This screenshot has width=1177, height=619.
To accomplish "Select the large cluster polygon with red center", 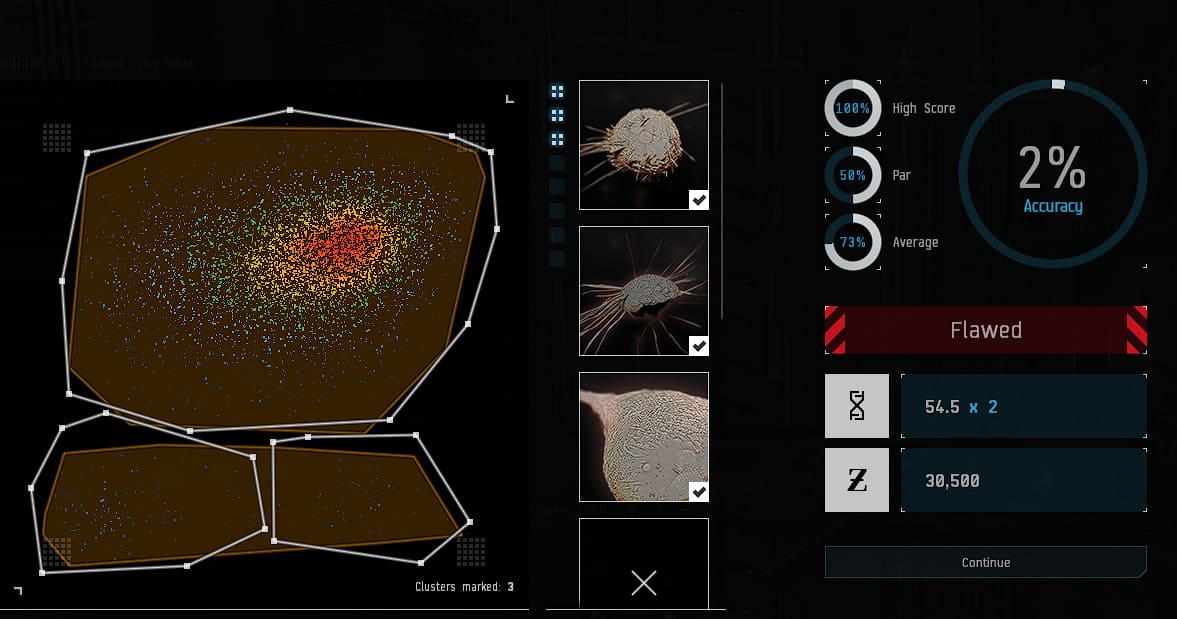I will (x=280, y=270).
